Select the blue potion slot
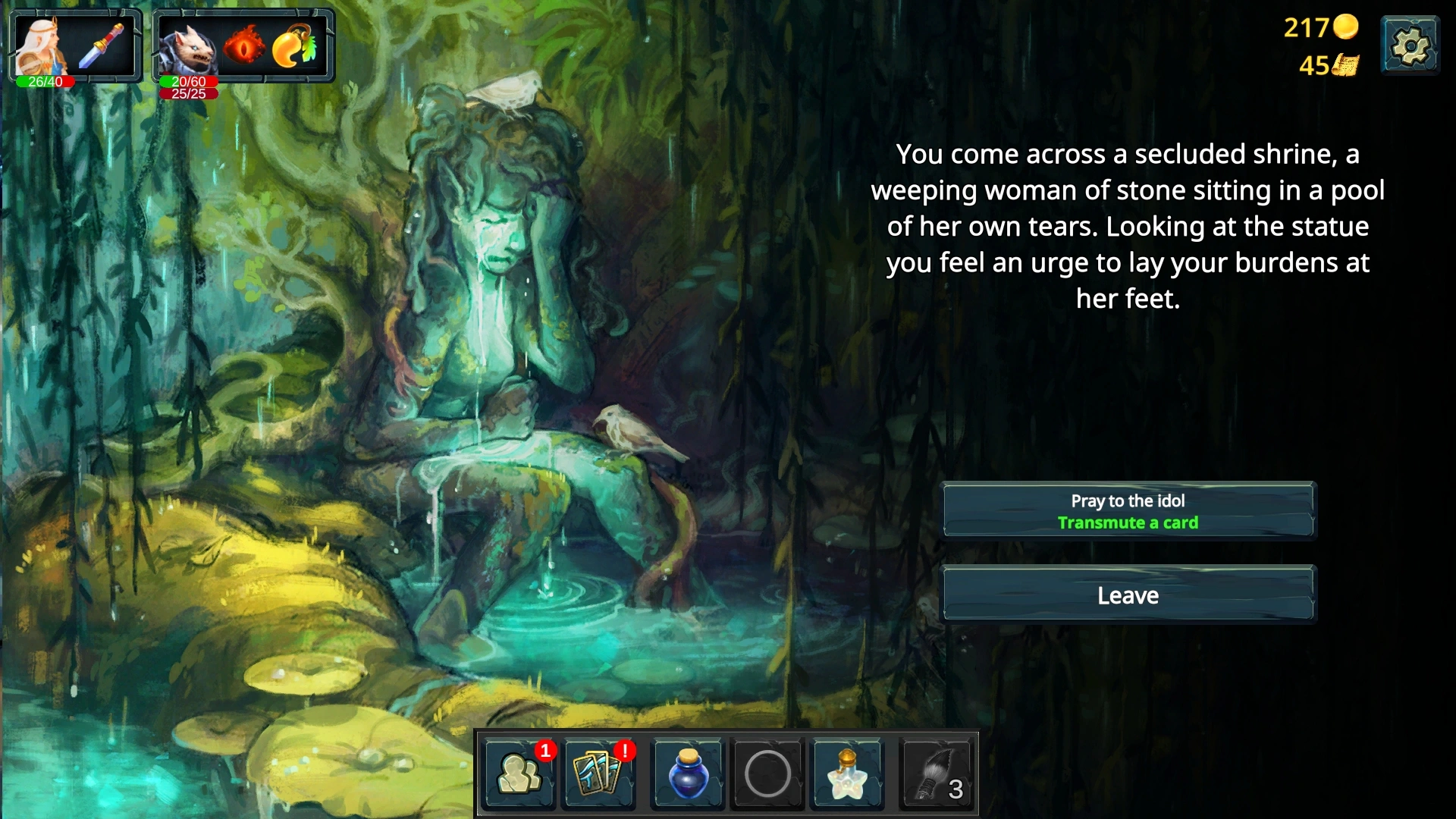 pos(688,774)
